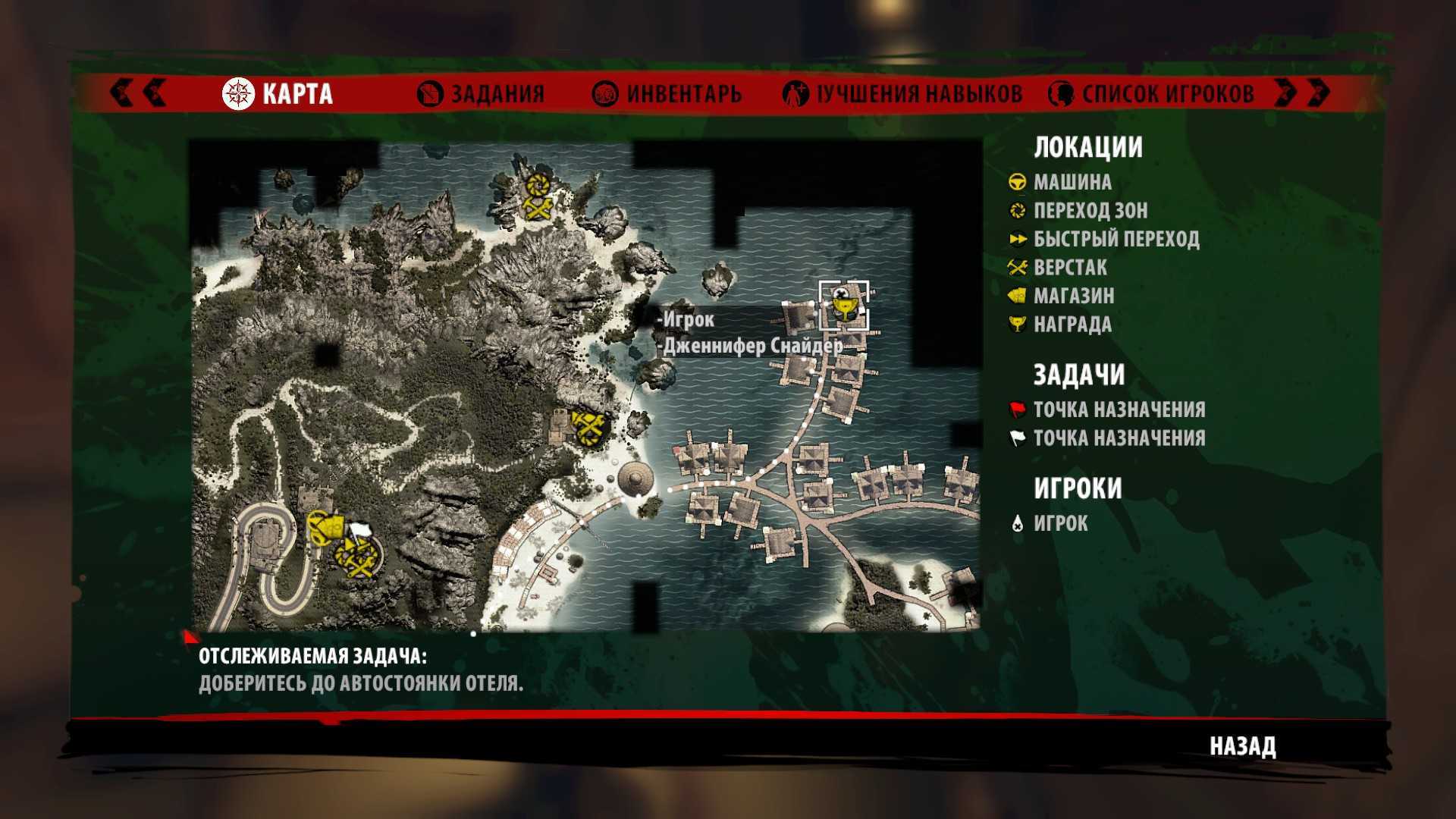This screenshot has width=1456, height=819.
Task: Choose the МАШИНА legend entry
Action: coord(1072,182)
